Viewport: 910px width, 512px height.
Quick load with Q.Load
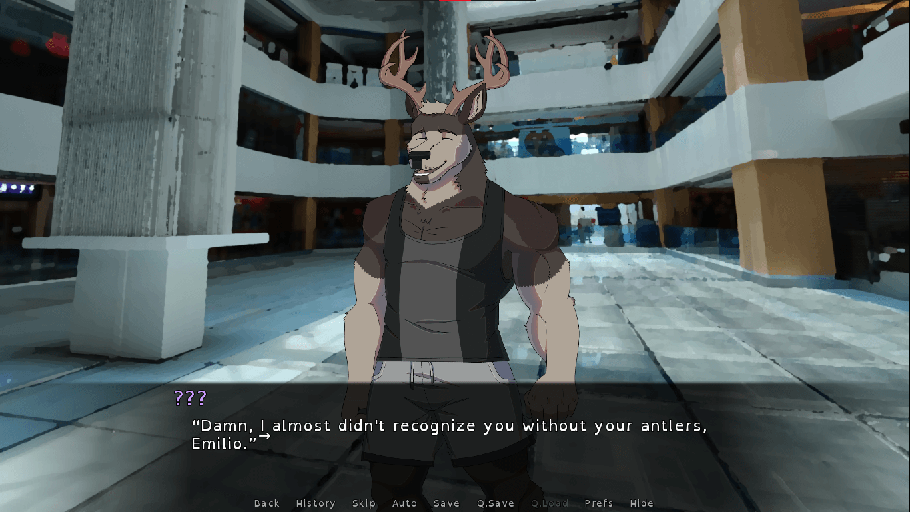[x=549, y=503]
